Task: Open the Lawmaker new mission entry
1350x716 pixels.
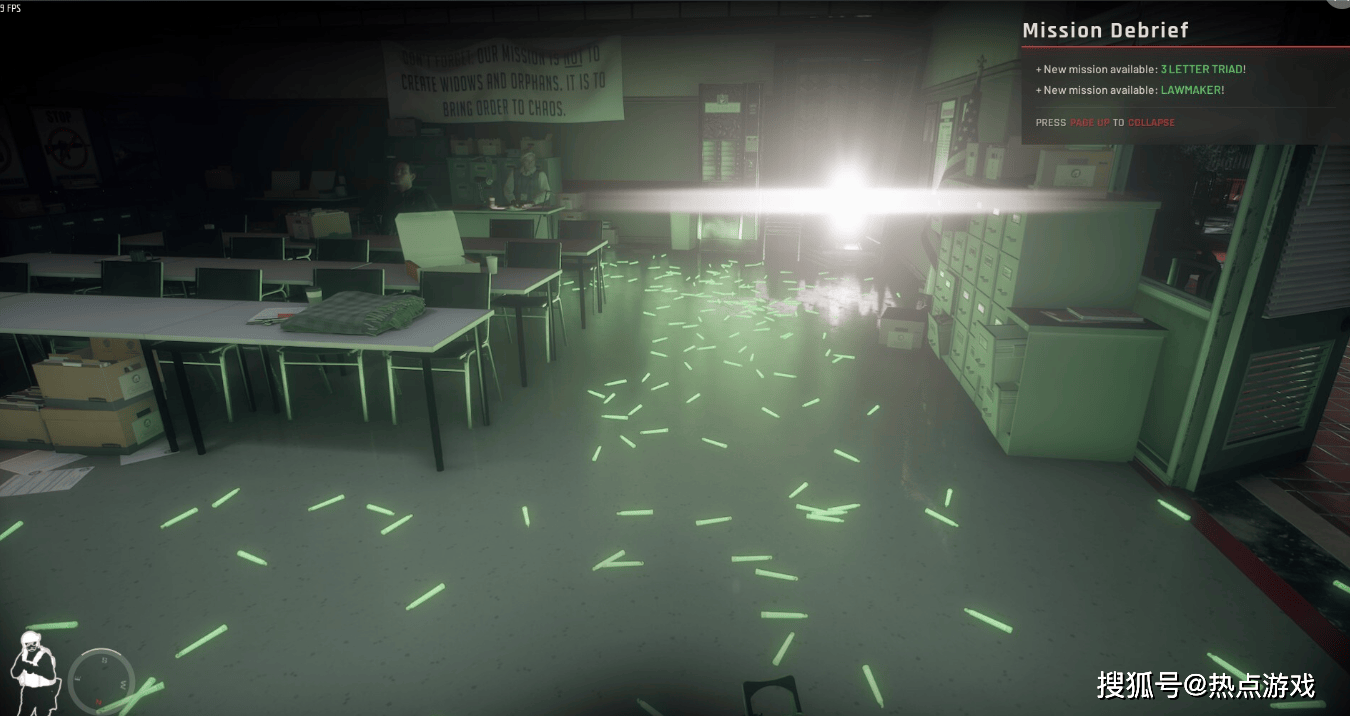Action: click(1192, 90)
